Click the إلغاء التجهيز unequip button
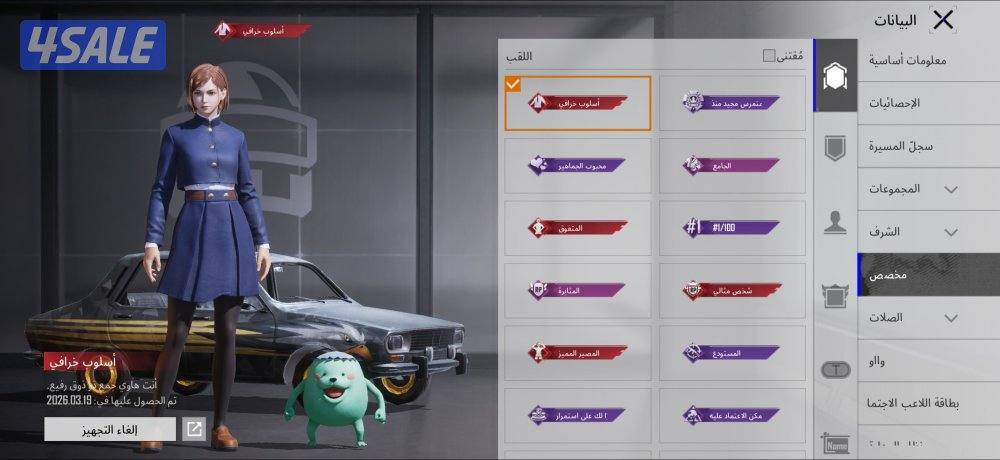1000x460 pixels. click(110, 429)
